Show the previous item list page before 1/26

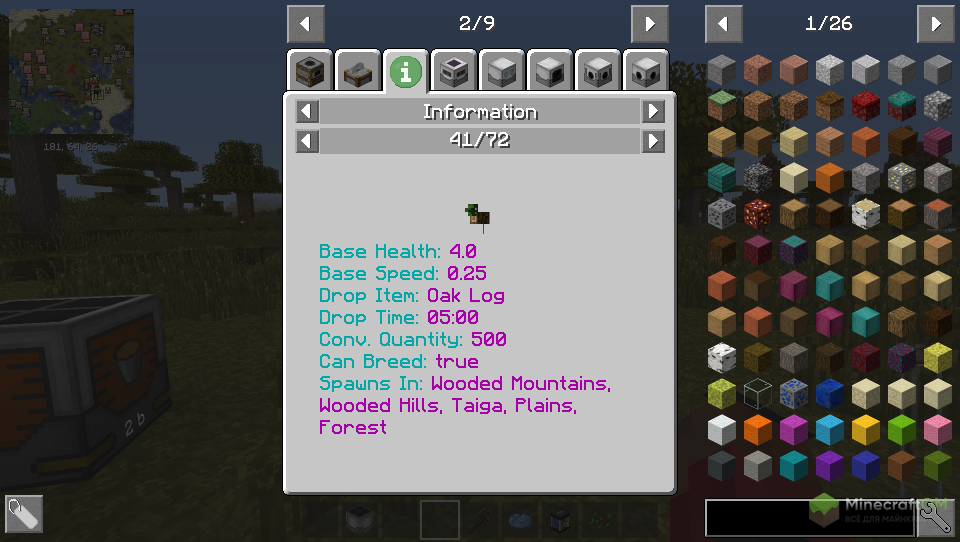click(x=723, y=23)
